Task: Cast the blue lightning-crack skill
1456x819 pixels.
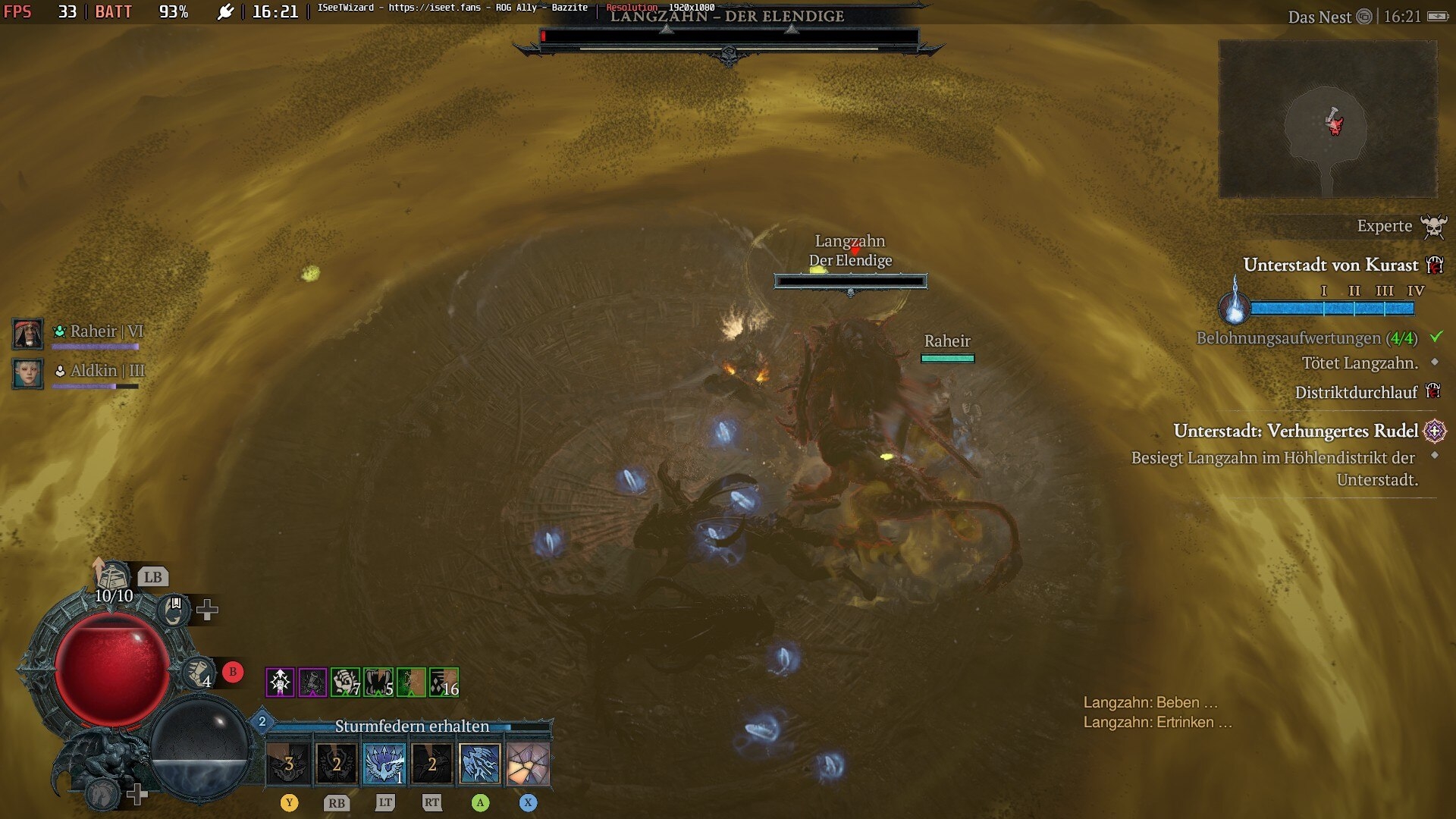Action: (x=480, y=763)
